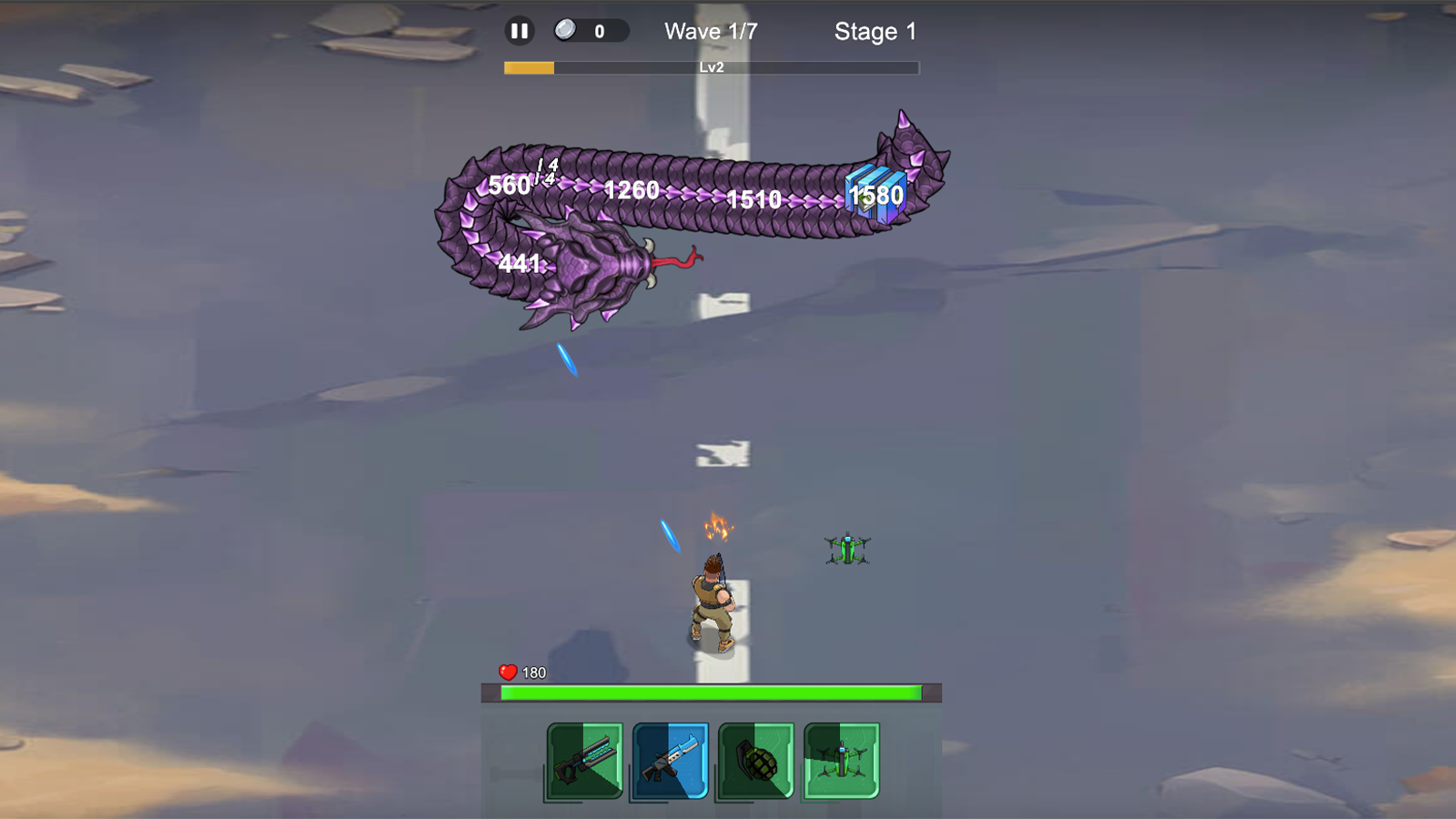
Task: Click the 1580 damage number on the worm
Action: 875,195
